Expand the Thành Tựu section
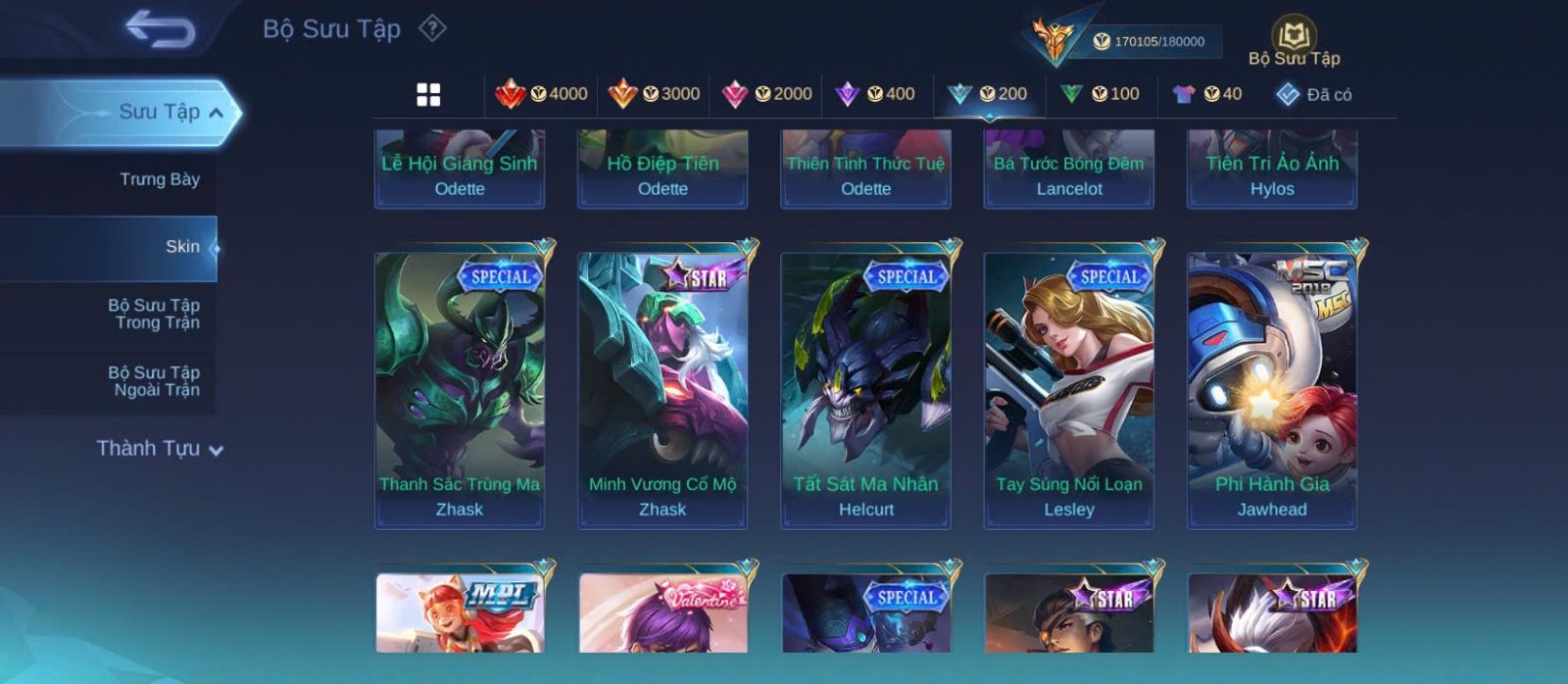 point(160,449)
